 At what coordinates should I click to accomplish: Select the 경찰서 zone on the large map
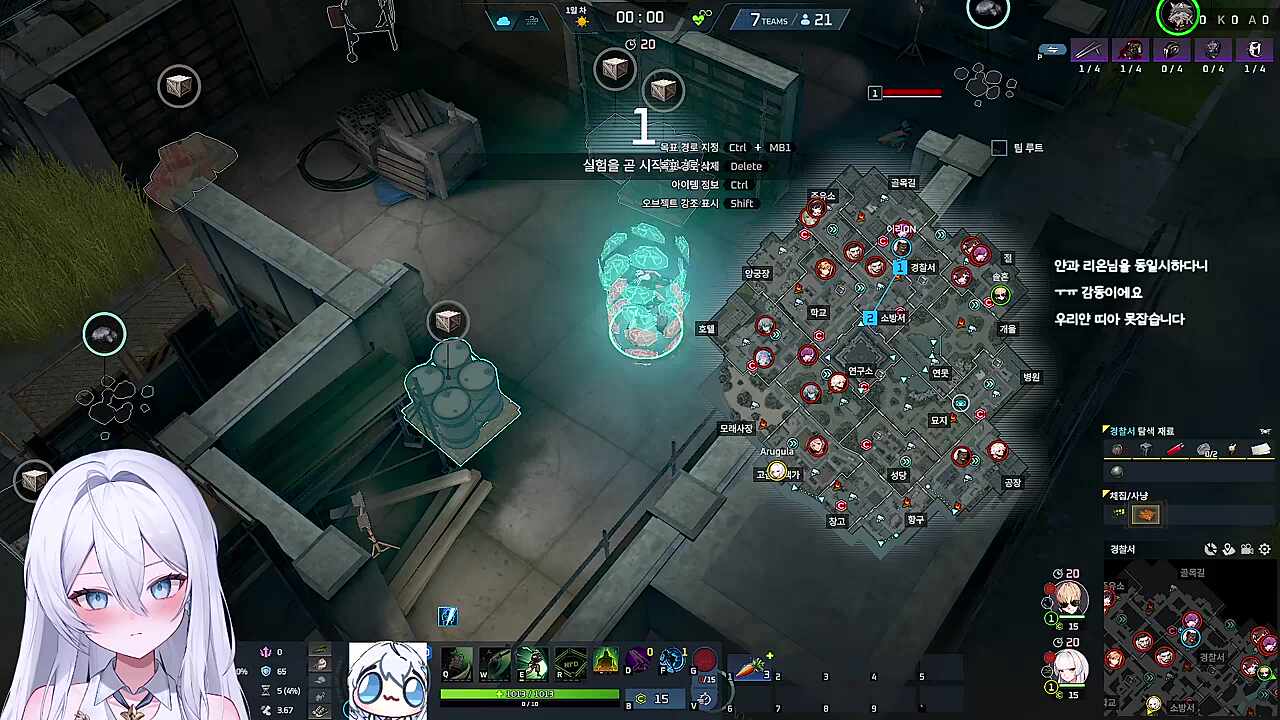(922, 268)
